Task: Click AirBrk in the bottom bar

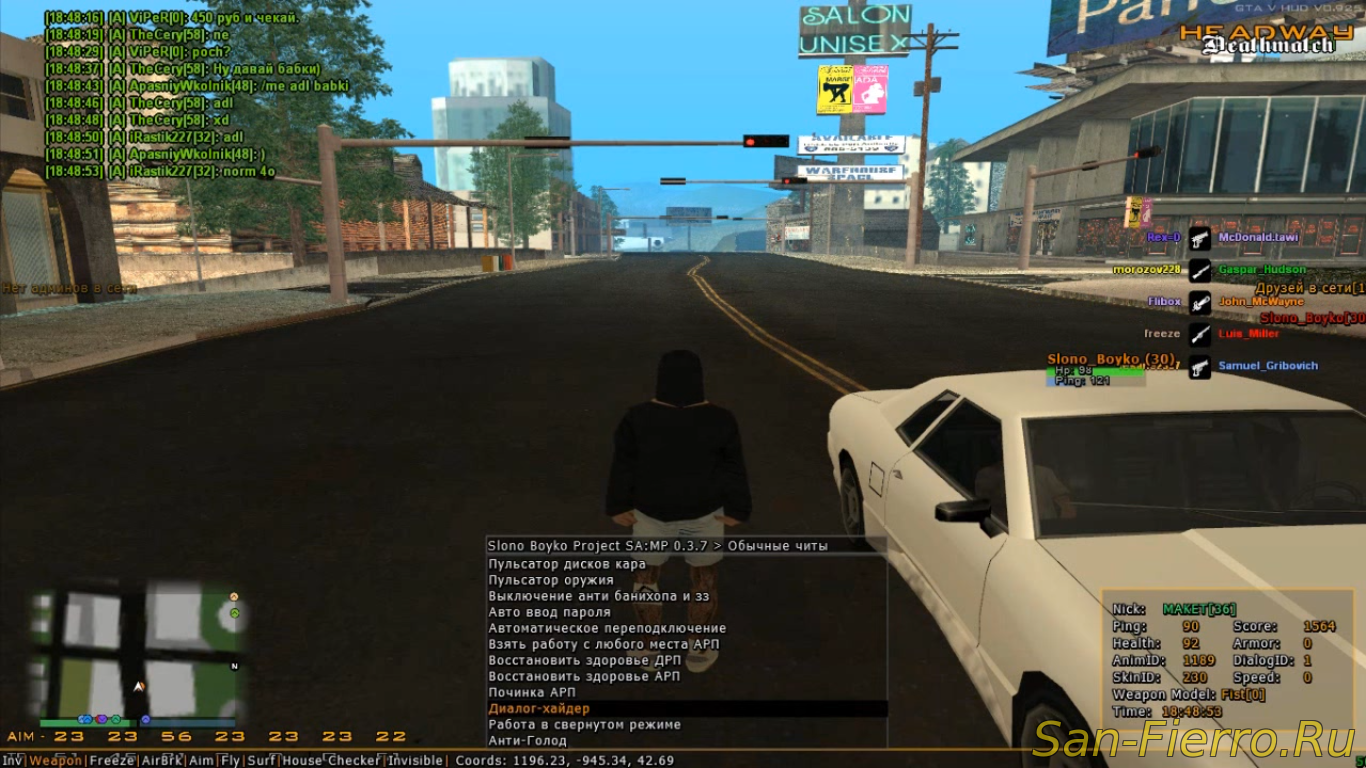Action: pos(161,761)
